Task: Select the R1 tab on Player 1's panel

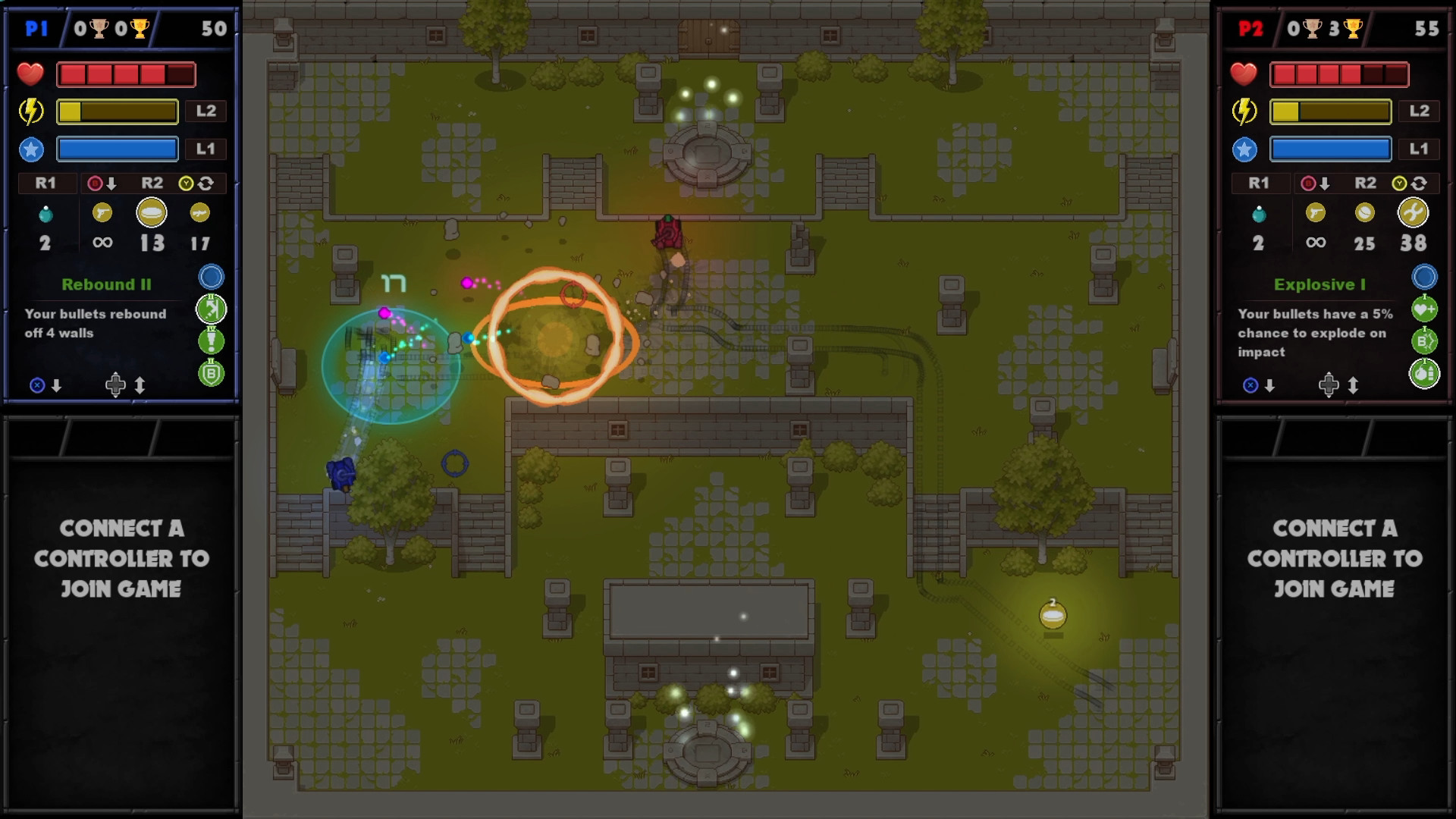Action: point(45,183)
